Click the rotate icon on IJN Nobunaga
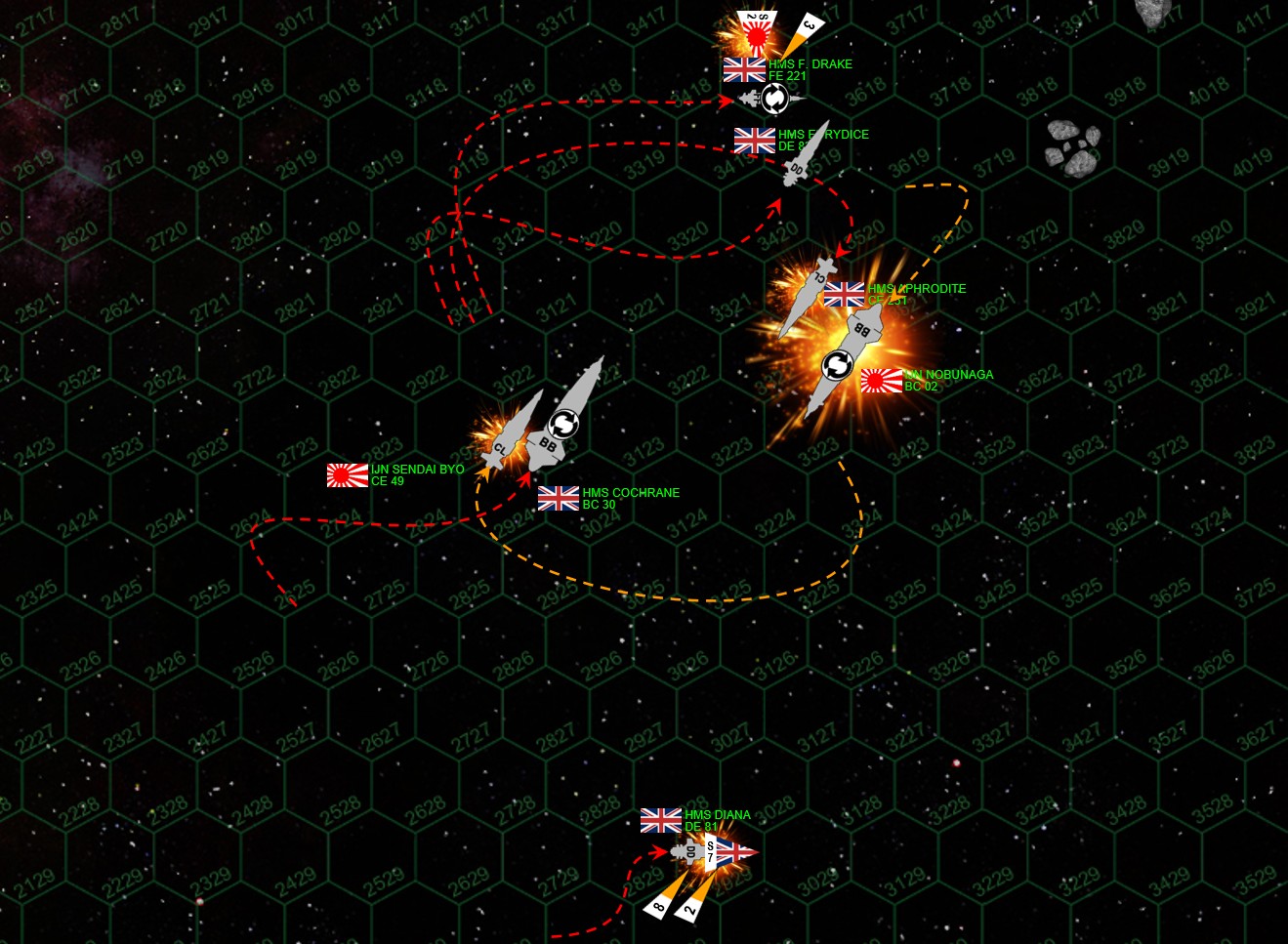Image resolution: width=1288 pixels, height=944 pixels. (837, 366)
